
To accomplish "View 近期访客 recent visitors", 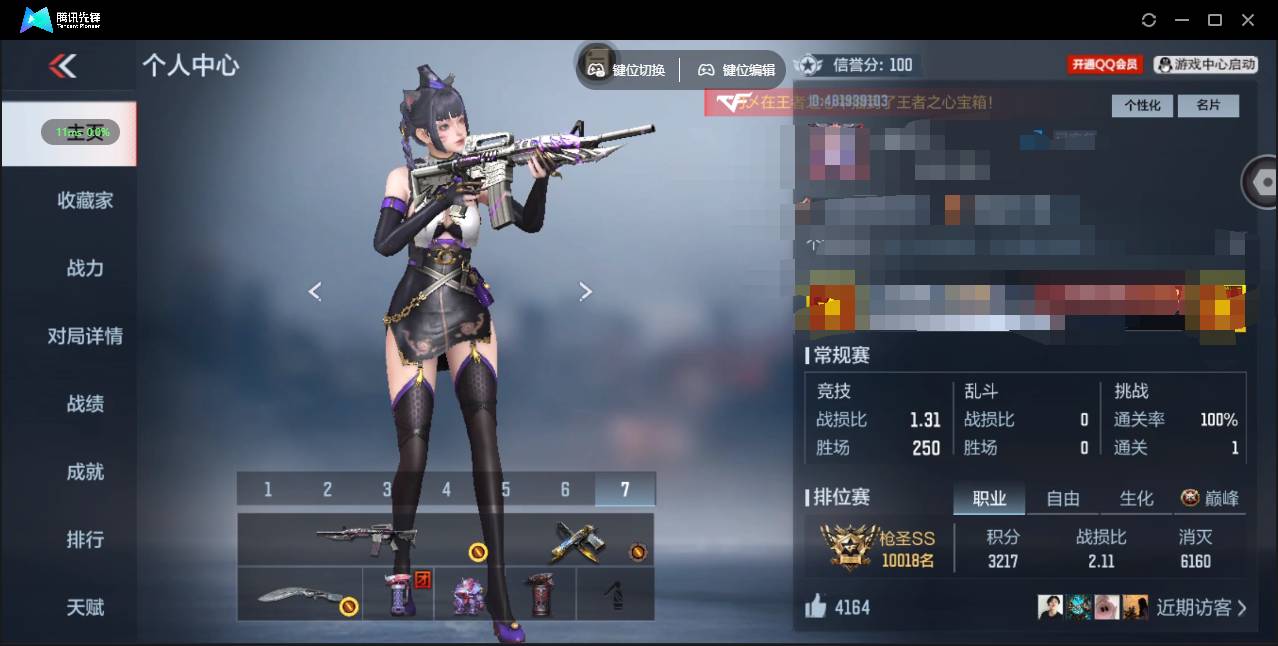I will [1200, 607].
